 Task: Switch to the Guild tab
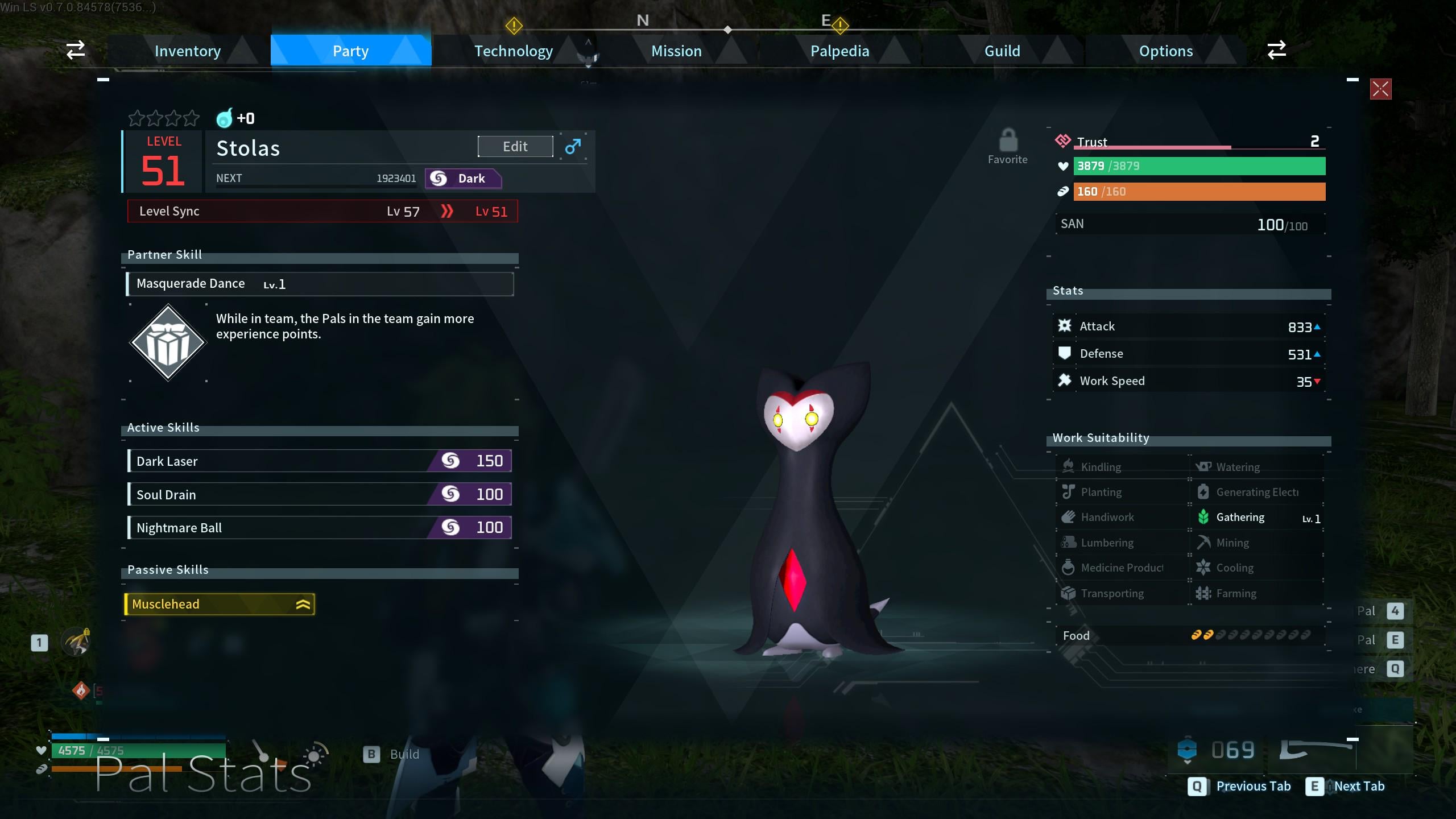point(1002,51)
